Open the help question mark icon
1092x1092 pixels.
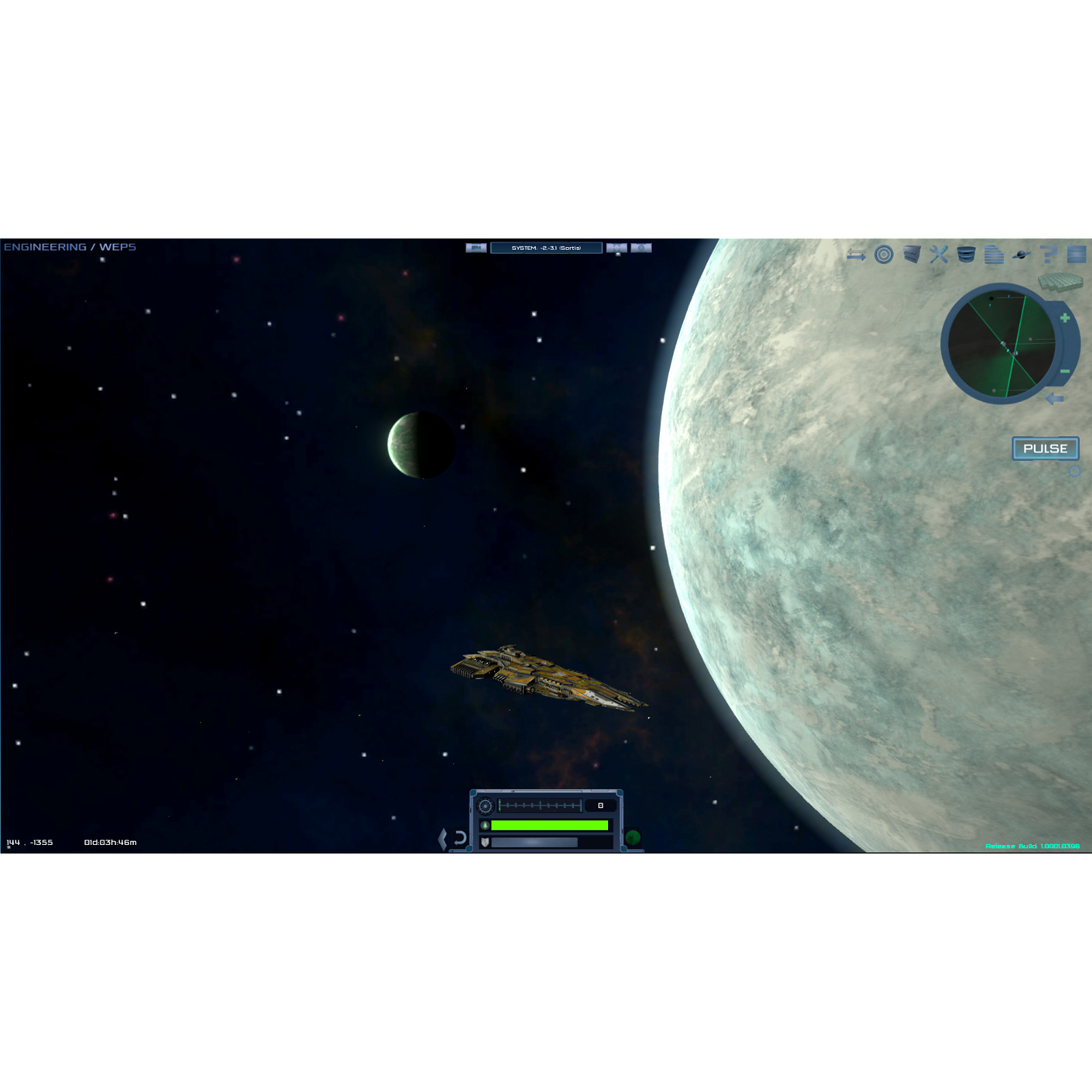pos(1047,254)
